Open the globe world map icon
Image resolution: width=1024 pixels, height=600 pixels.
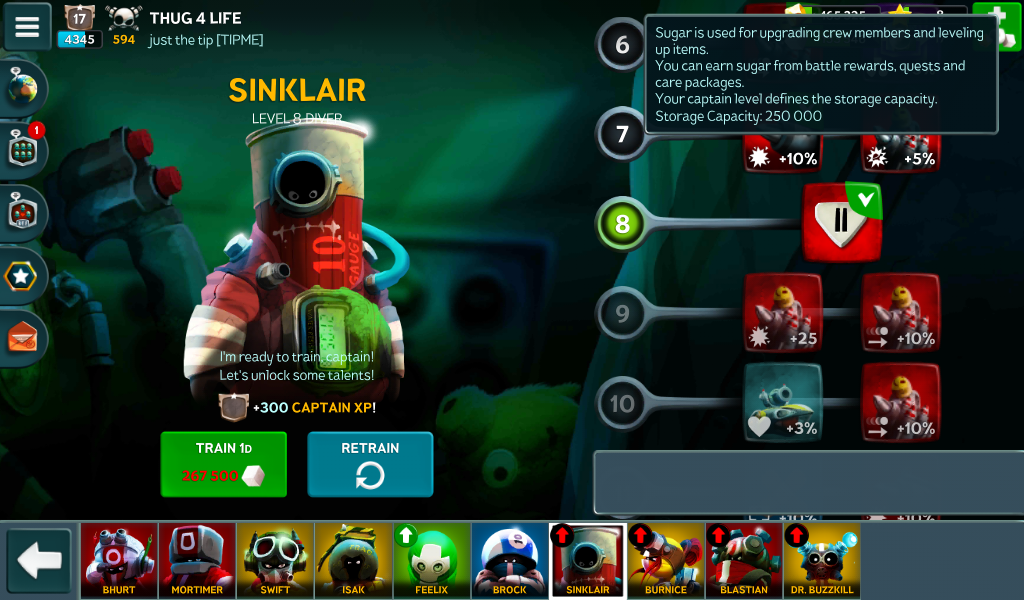[x=24, y=89]
